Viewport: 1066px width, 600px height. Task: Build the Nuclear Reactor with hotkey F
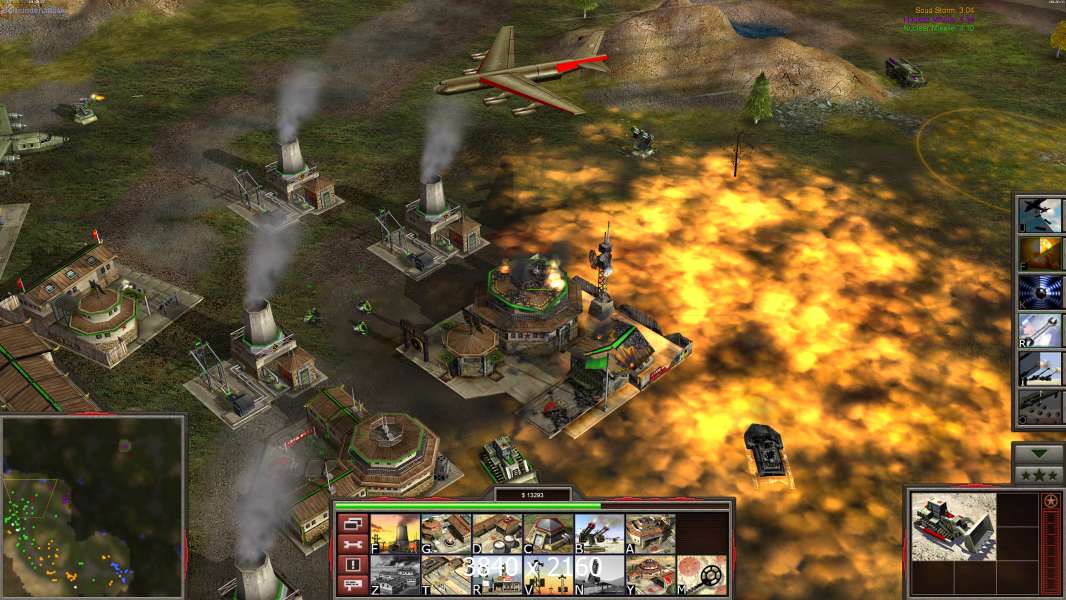395,533
